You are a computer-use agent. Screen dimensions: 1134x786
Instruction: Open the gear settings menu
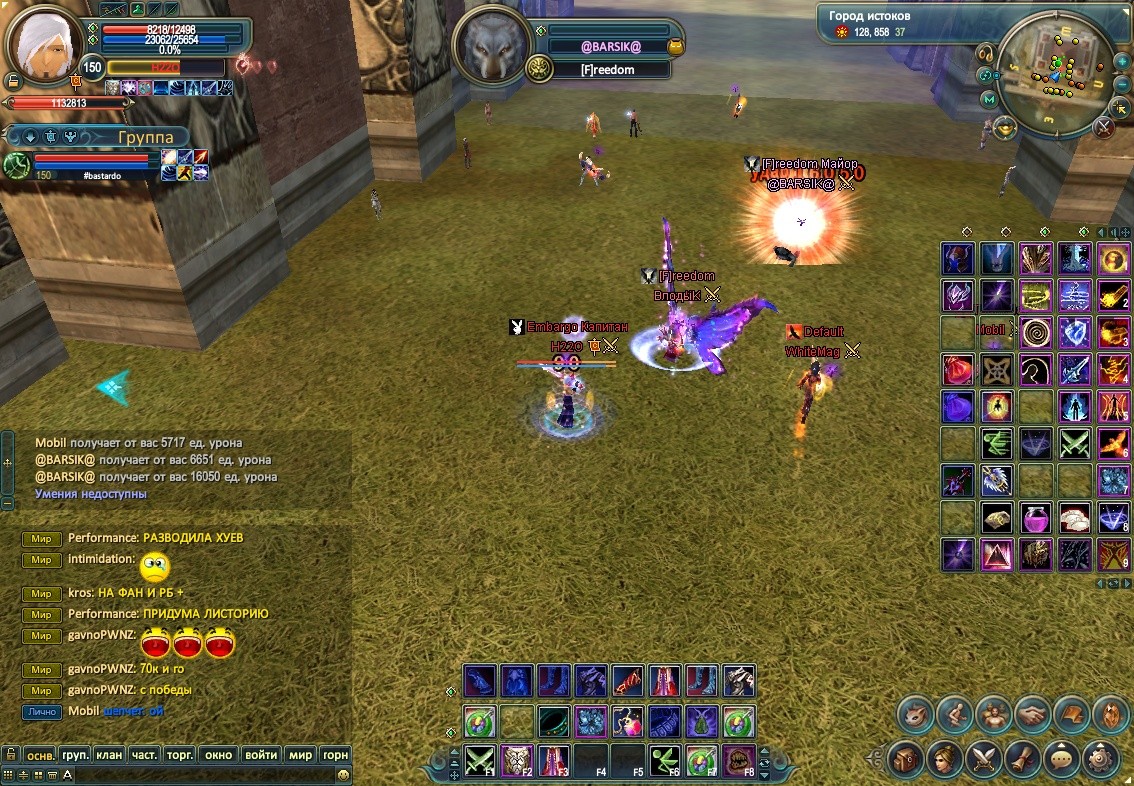pos(1099,758)
